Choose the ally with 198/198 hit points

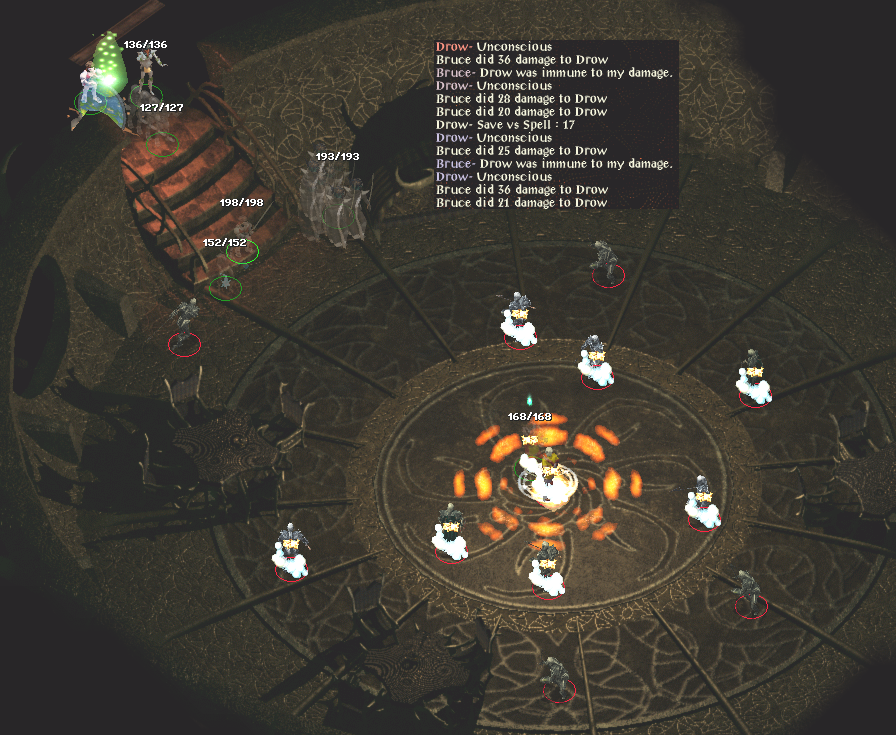[x=241, y=240]
